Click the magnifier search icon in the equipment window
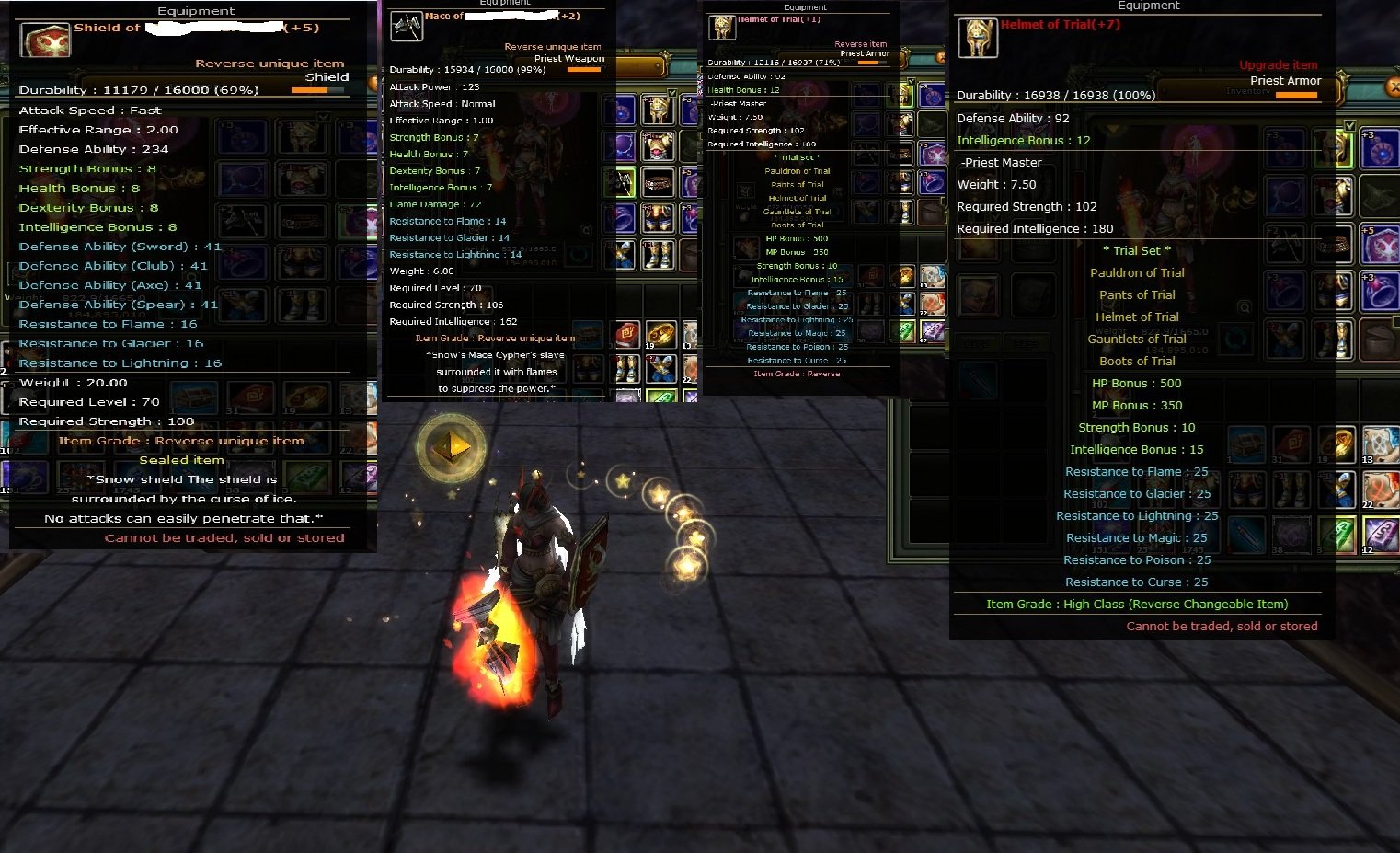Screen dimensions: 1400x853 tap(1245, 308)
